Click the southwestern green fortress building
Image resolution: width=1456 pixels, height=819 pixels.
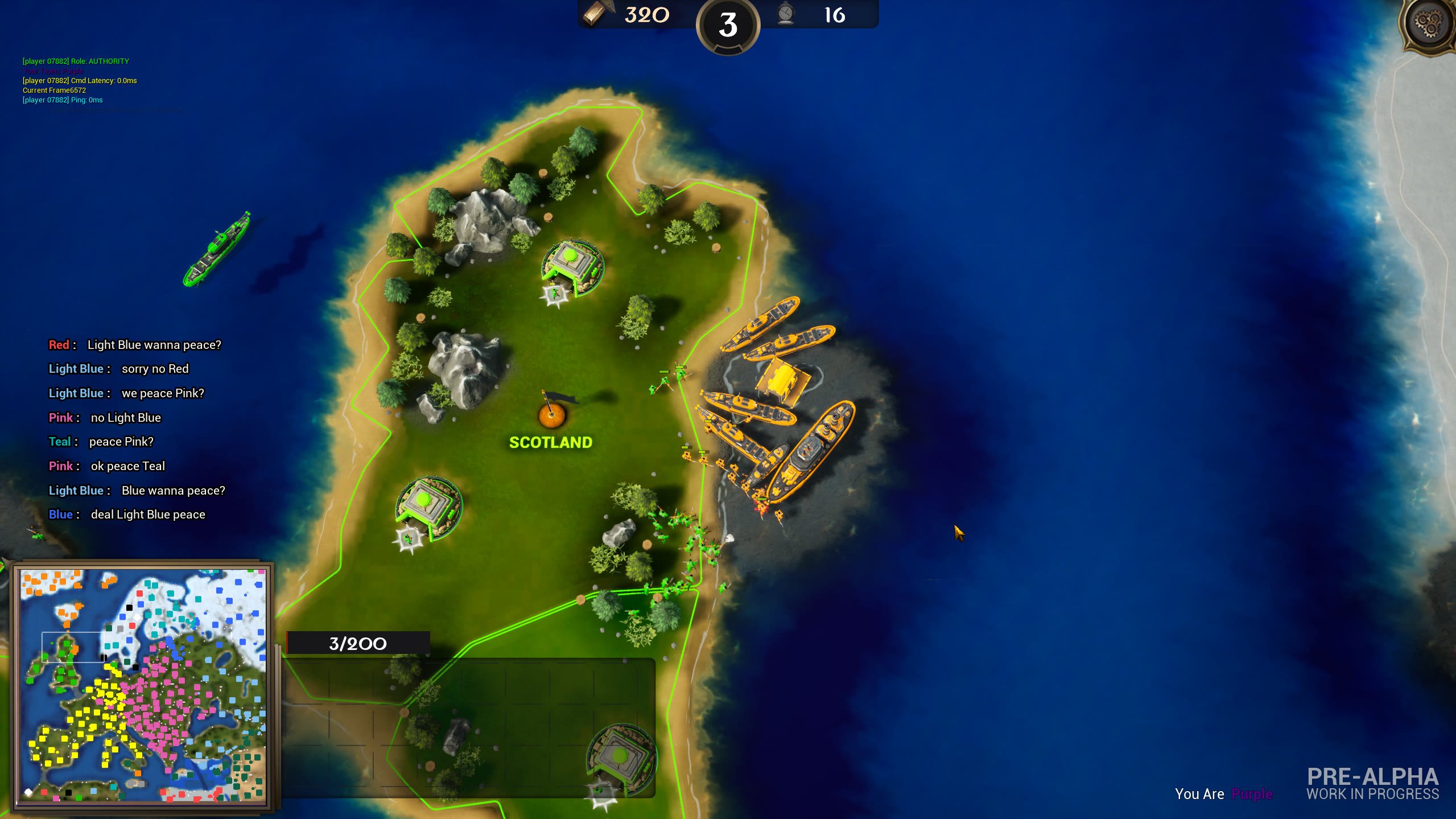pyautogui.click(x=430, y=501)
